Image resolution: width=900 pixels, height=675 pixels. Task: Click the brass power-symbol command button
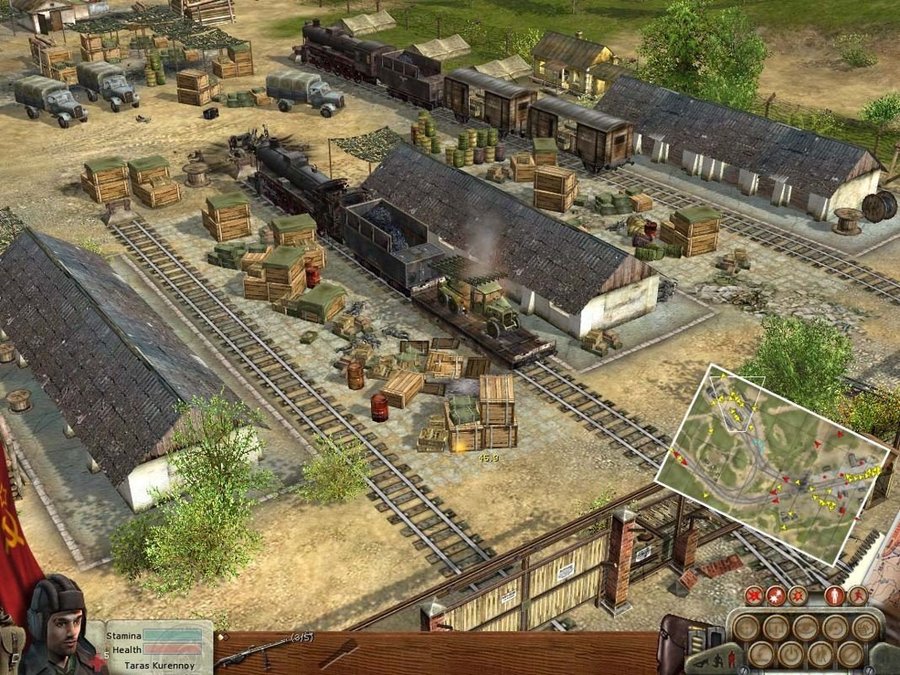point(789,654)
